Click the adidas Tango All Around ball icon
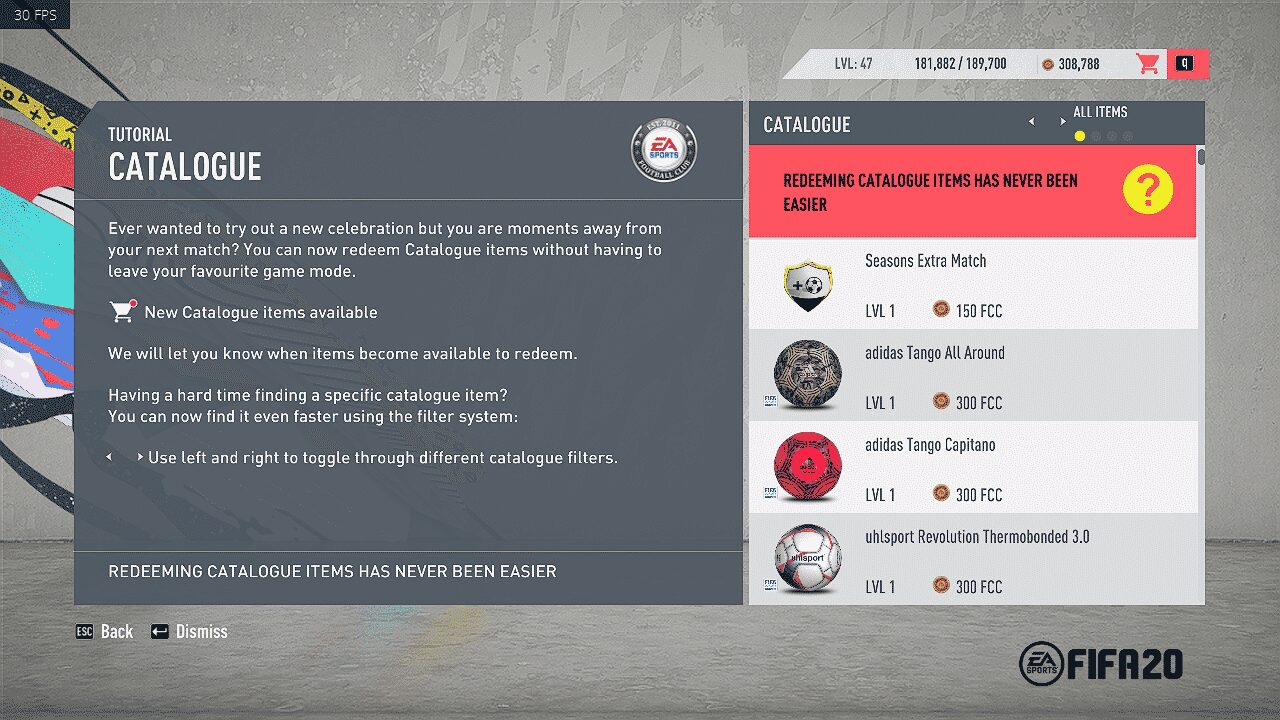Screen dimensions: 1280x720 (x=806, y=376)
